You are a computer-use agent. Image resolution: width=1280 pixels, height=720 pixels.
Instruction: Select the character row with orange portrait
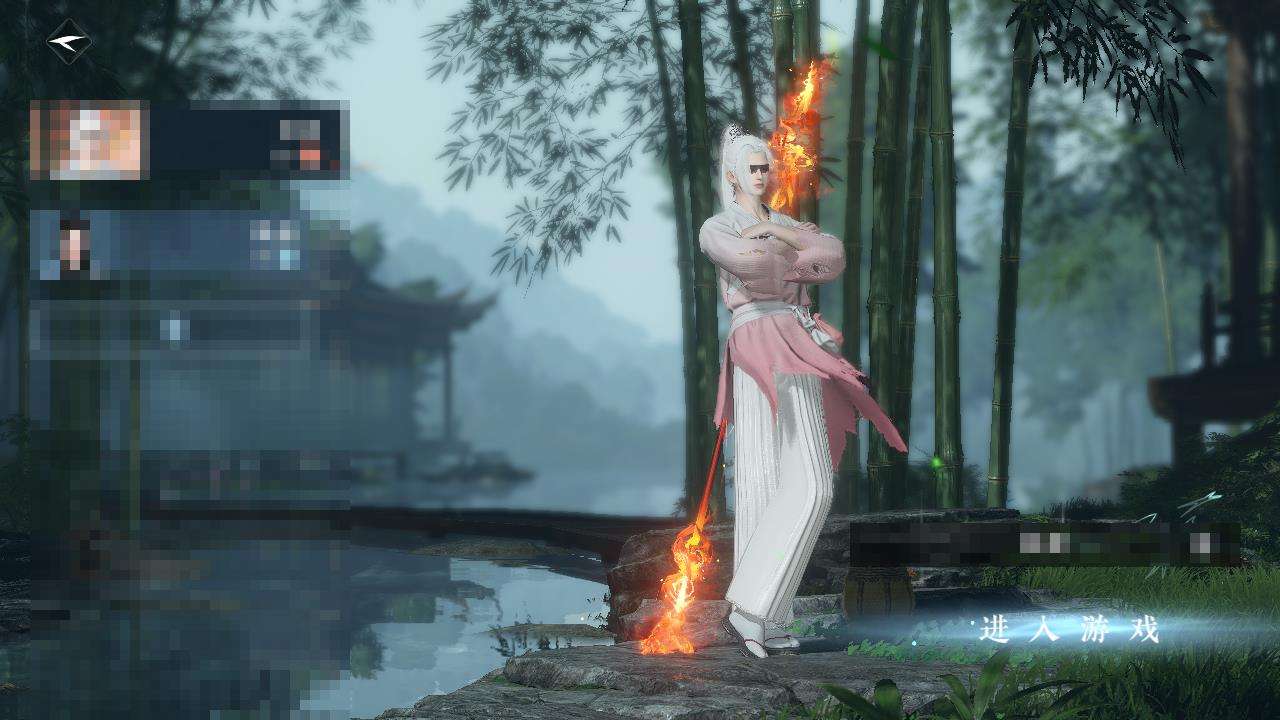click(x=188, y=140)
